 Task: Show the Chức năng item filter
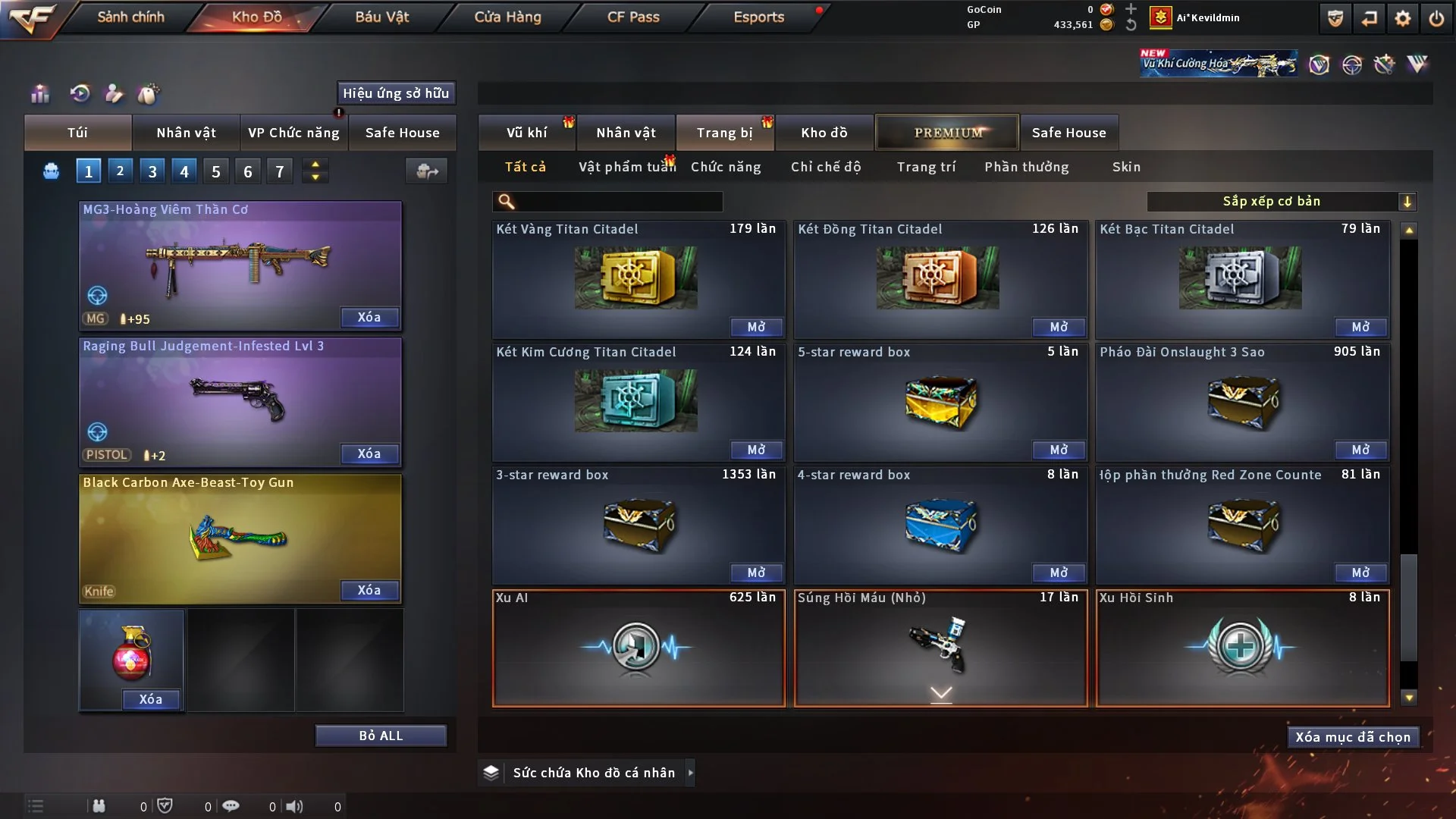click(x=725, y=167)
